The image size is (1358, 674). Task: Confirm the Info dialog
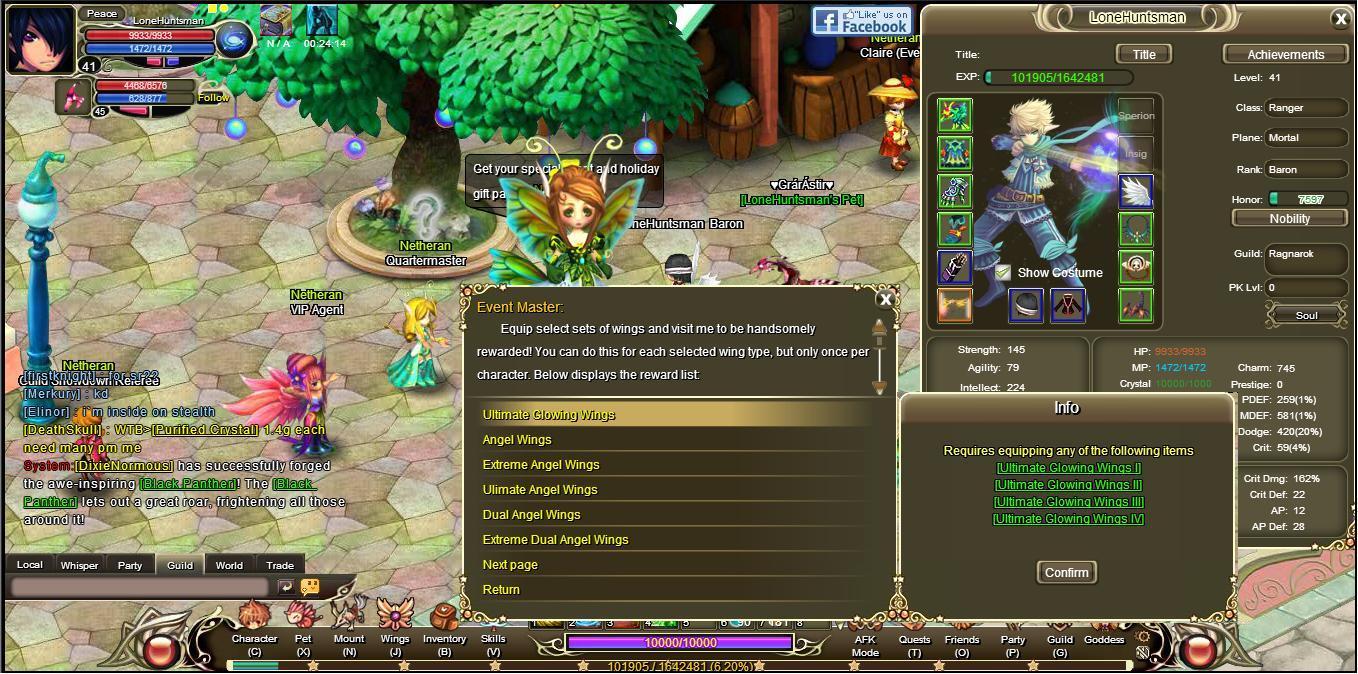coord(1066,572)
